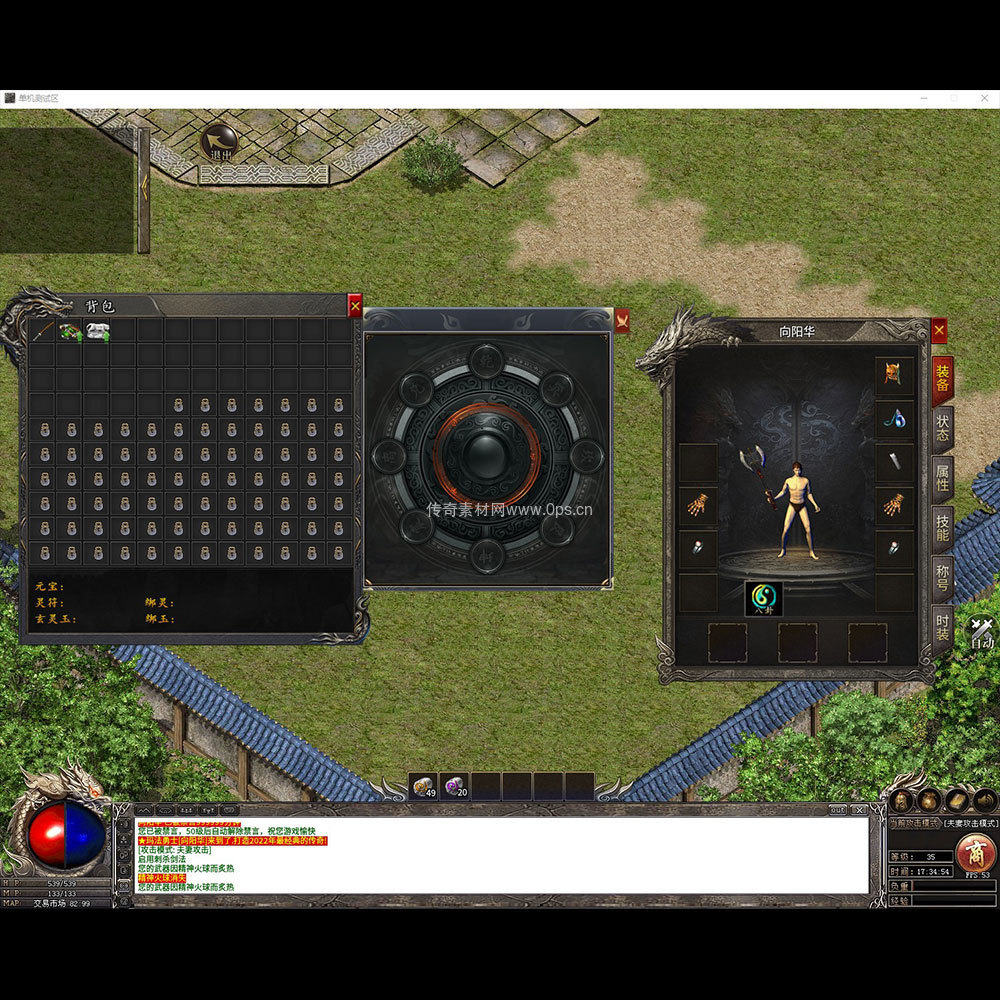Select the blue necklace equipment slot

[894, 420]
